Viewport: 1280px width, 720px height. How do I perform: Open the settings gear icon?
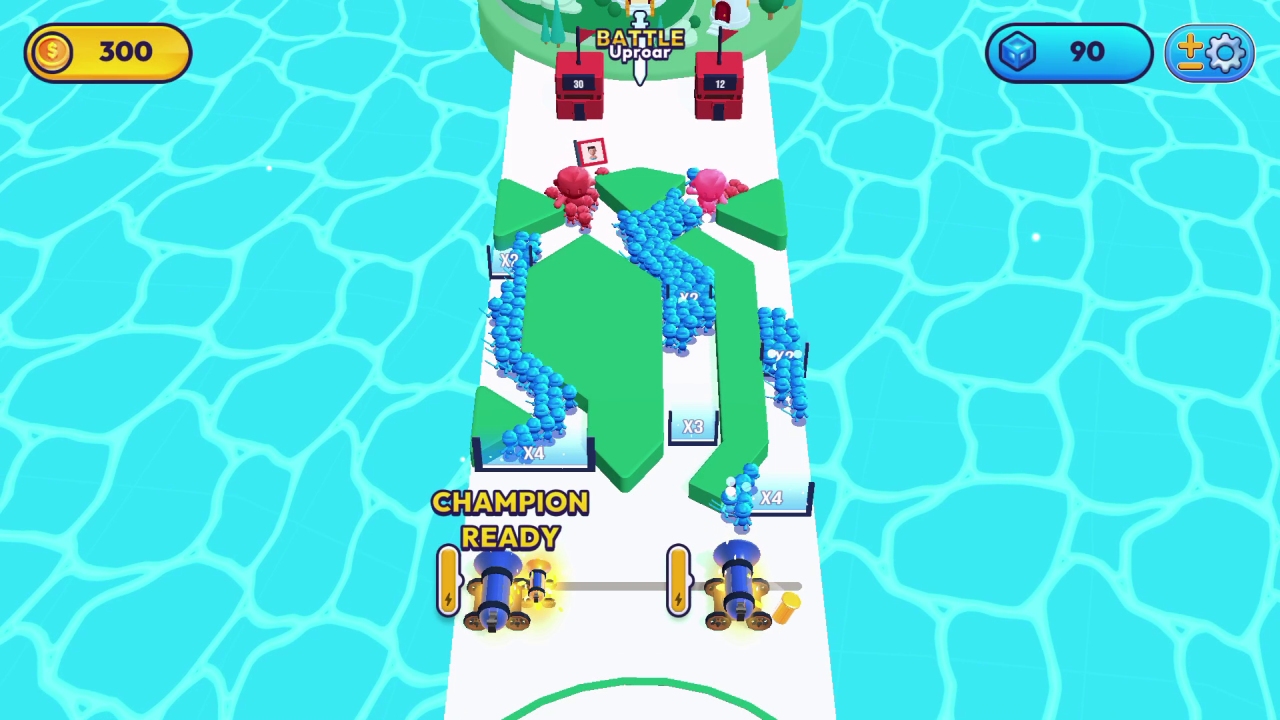coord(1227,52)
